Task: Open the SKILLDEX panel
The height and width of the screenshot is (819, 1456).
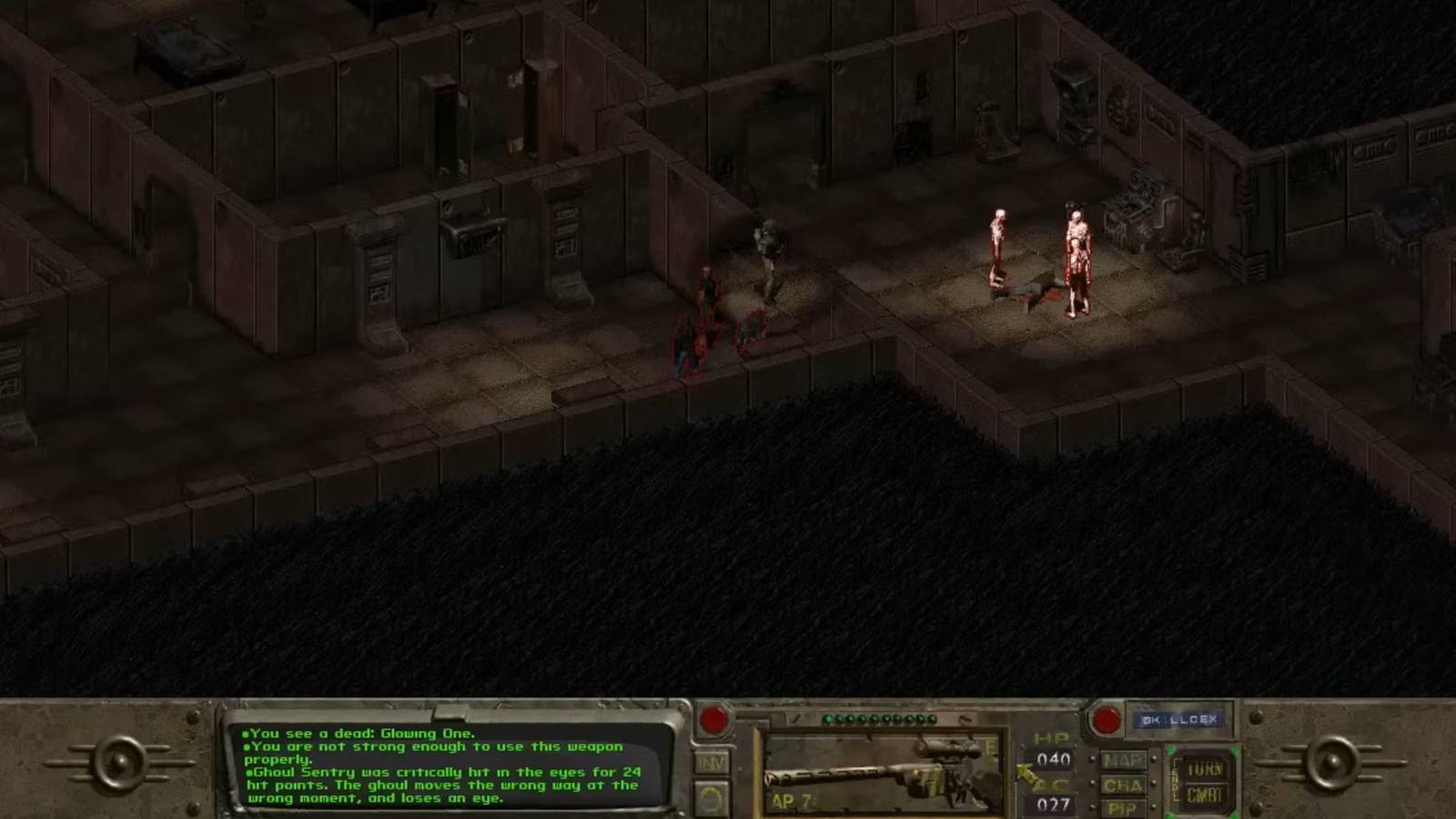Action: click(1178, 719)
